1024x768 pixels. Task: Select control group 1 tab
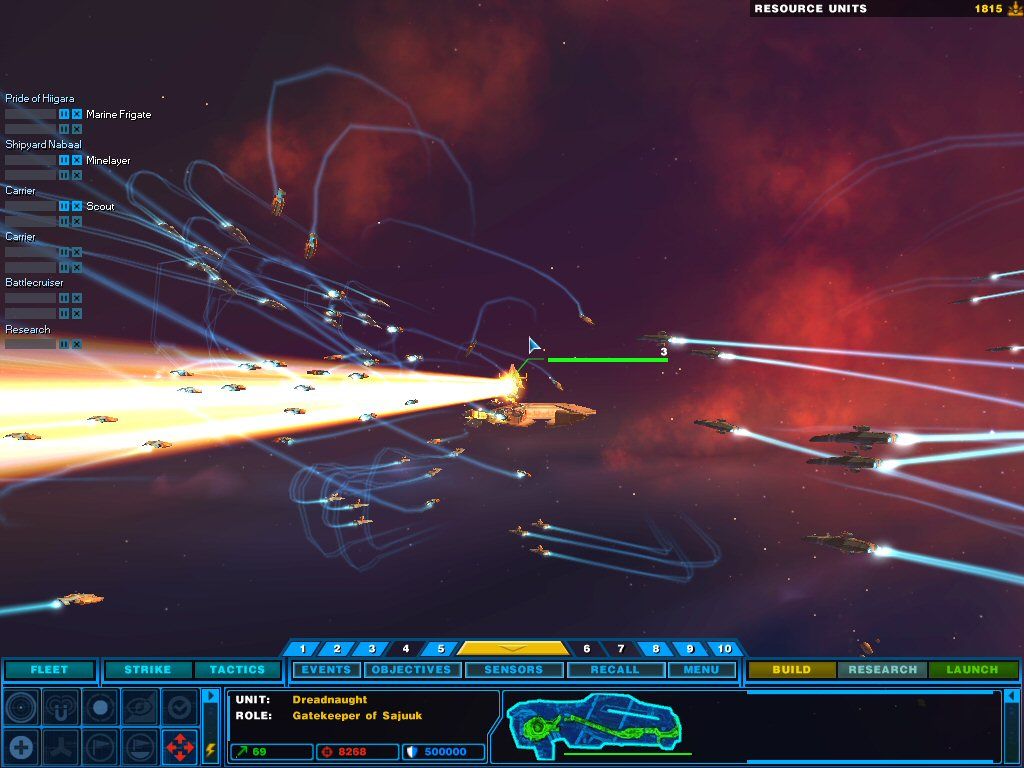(x=303, y=649)
